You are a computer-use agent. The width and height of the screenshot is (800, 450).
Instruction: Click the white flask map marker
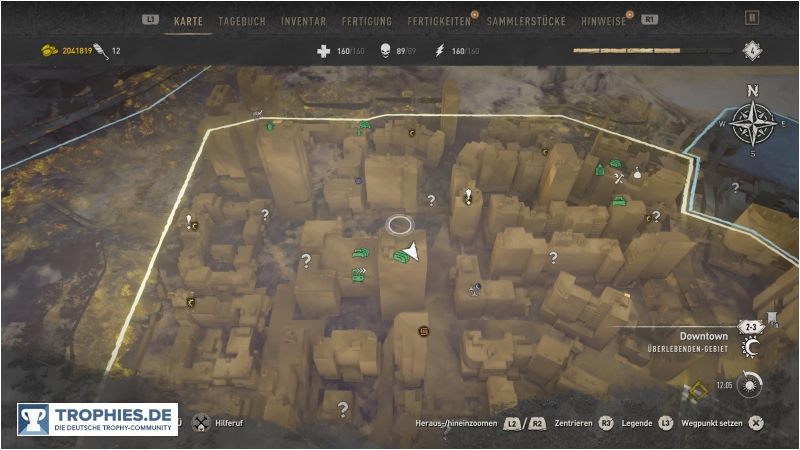point(637,174)
